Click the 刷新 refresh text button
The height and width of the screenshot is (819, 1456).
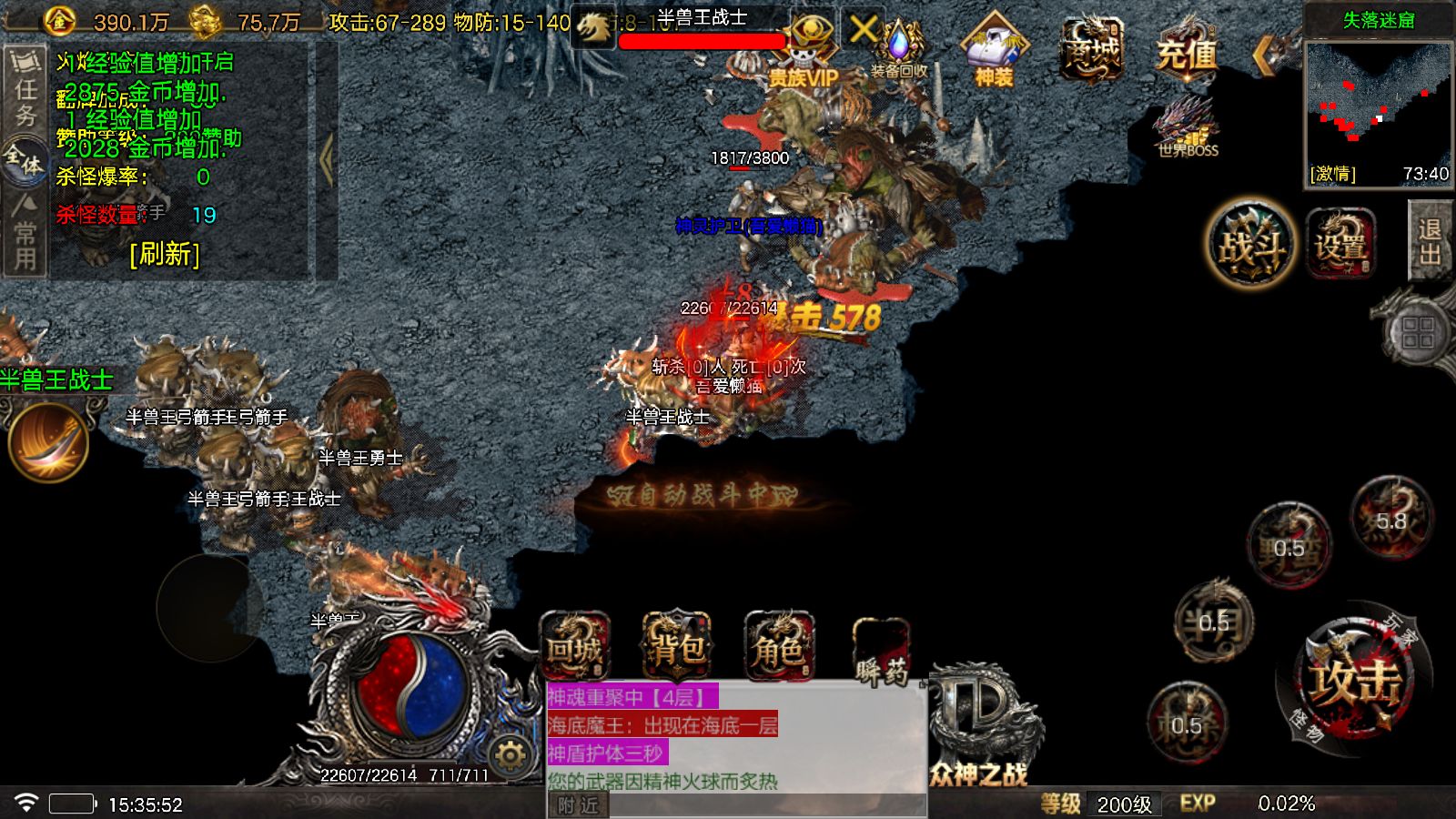pos(165,253)
